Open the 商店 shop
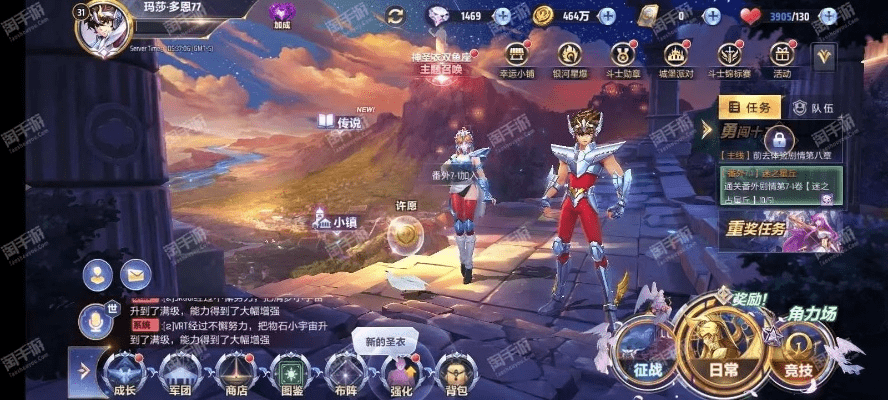 pyautogui.click(x=236, y=373)
